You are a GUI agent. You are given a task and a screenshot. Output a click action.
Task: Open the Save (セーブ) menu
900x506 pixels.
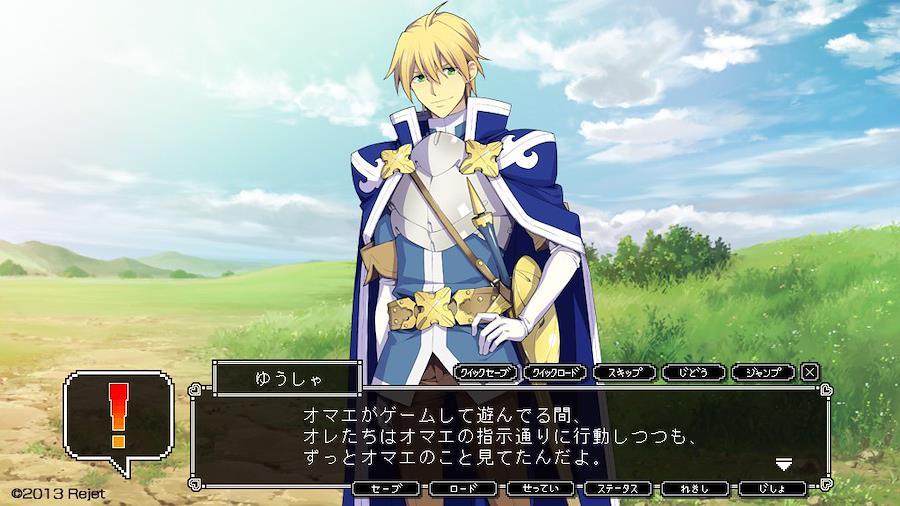(x=386, y=489)
